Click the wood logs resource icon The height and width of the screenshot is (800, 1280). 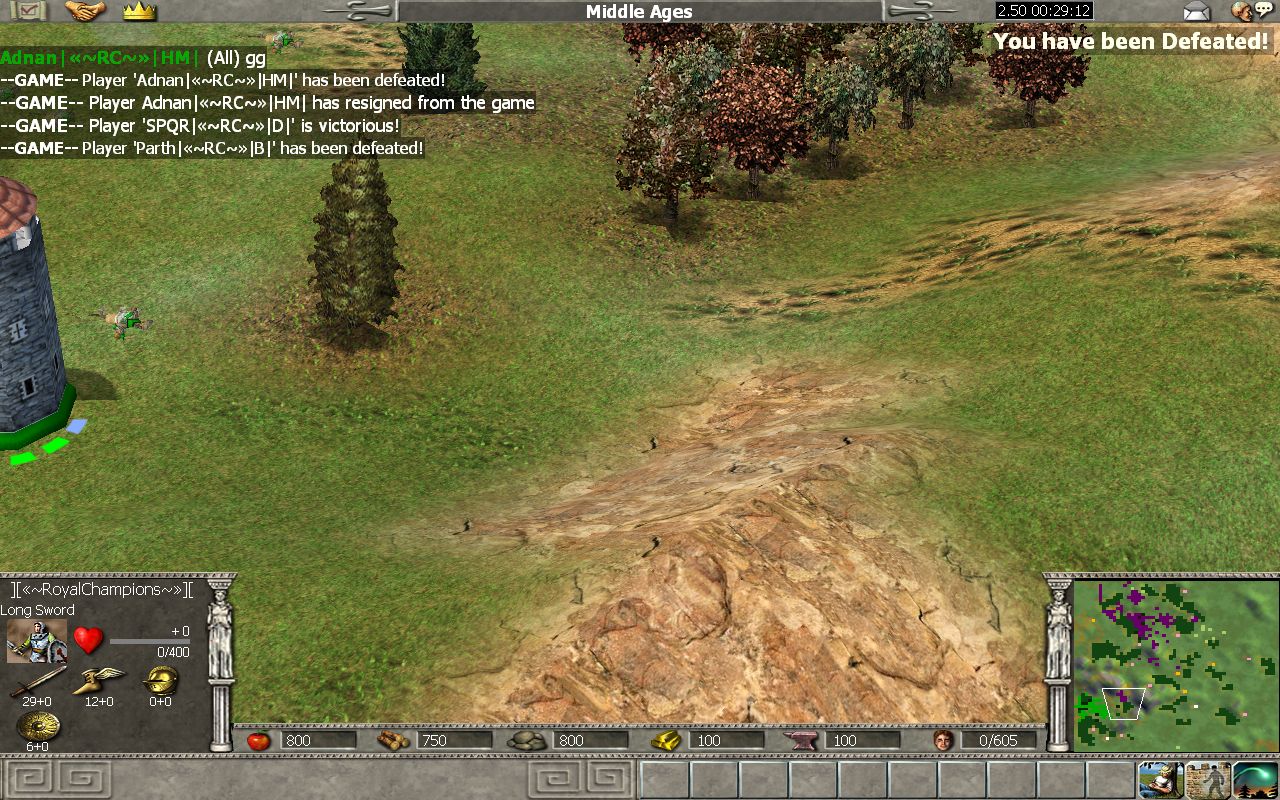(x=393, y=740)
